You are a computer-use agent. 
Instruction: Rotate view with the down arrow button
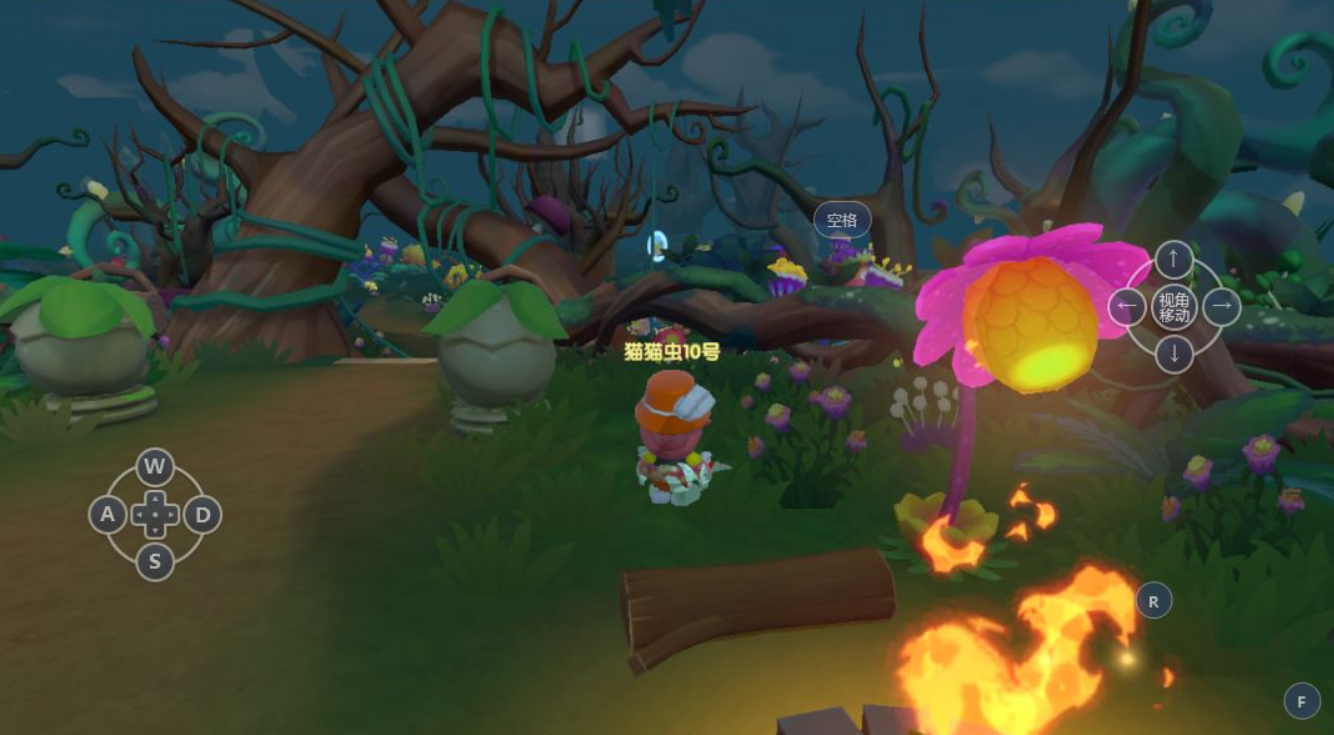[1174, 354]
